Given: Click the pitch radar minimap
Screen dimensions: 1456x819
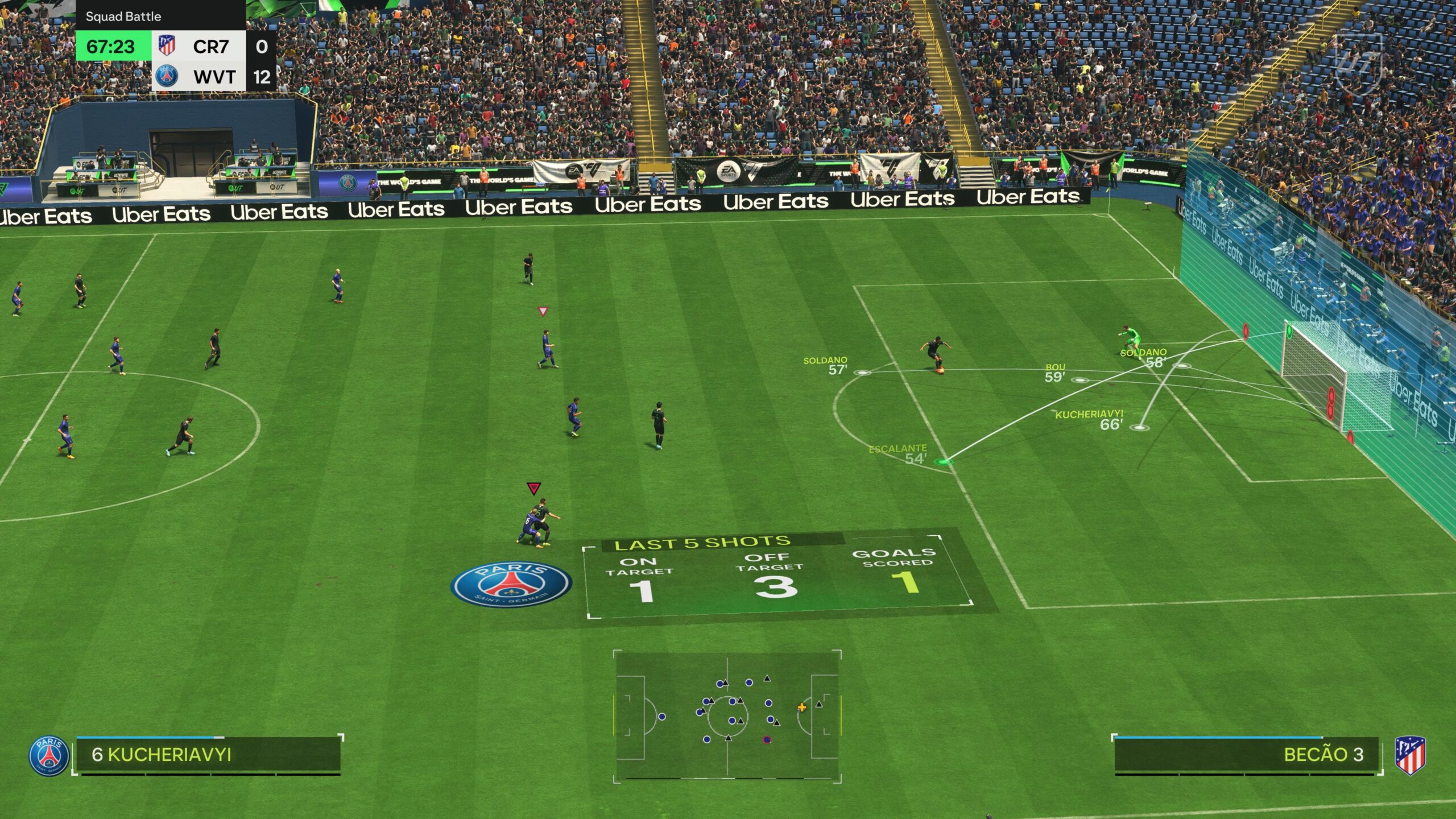Looking at the screenshot, I should coord(727,715).
